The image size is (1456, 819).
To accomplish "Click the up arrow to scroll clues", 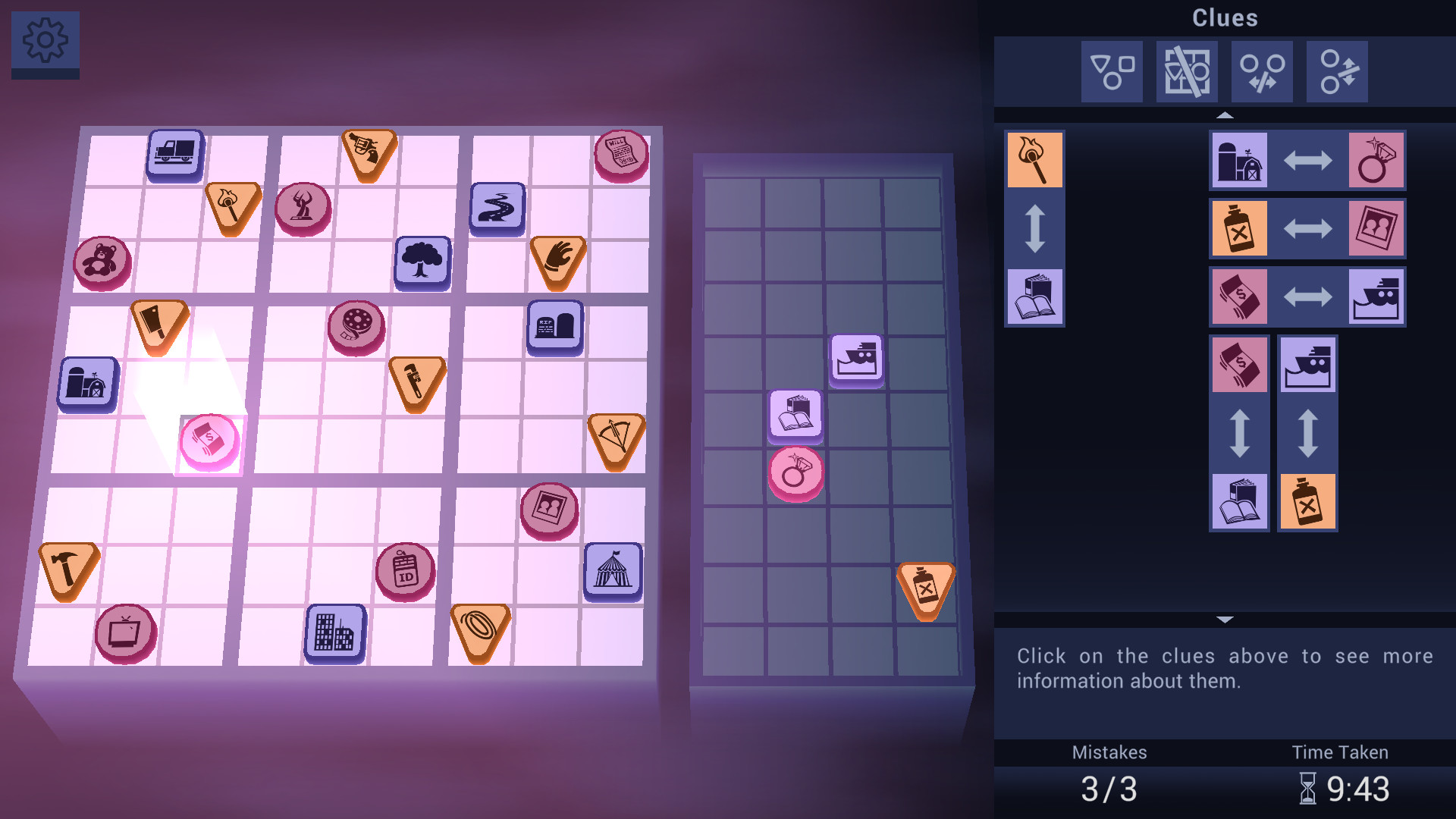I will click(1225, 116).
